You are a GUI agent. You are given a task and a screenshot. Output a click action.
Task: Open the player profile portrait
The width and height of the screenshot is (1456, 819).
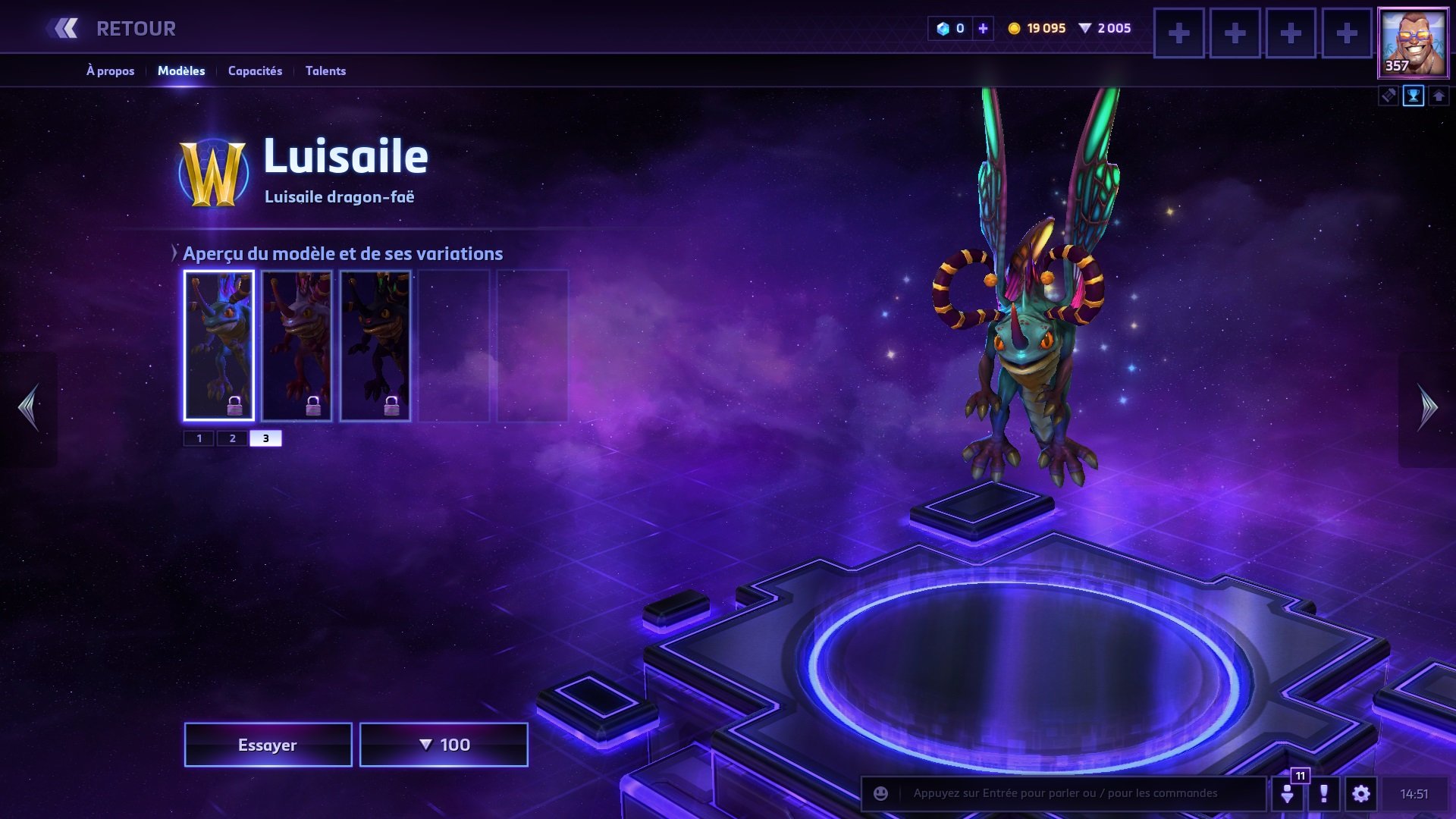pyautogui.click(x=1413, y=43)
